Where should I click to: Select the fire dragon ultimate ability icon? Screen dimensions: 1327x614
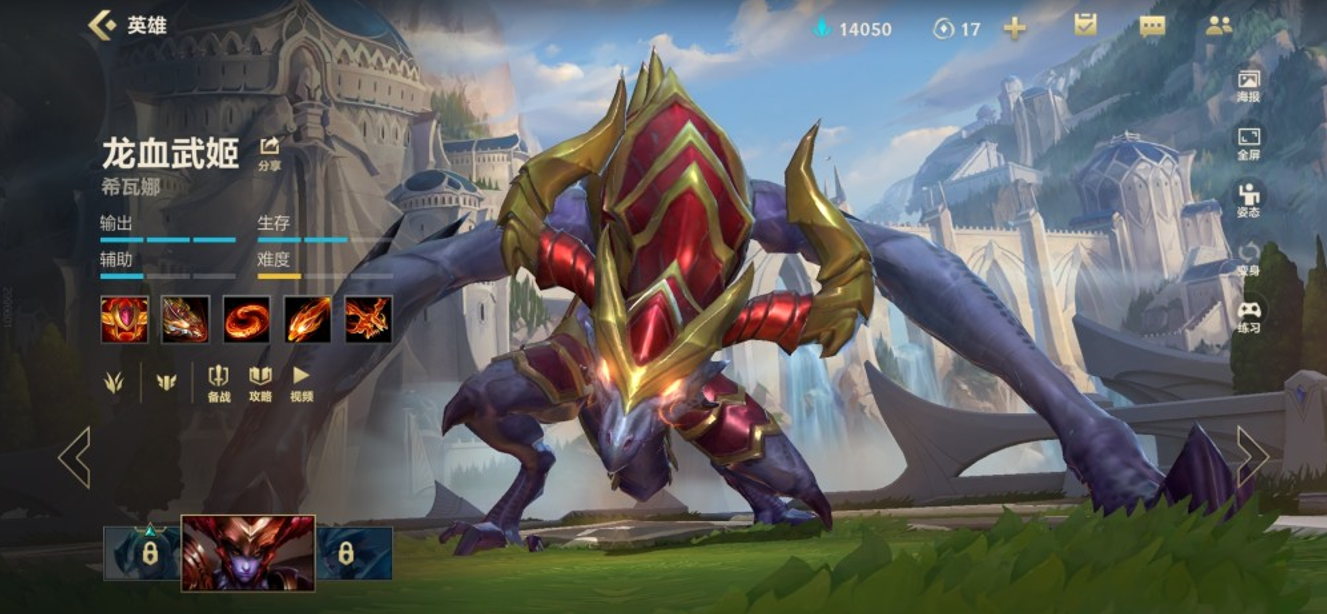(368, 320)
